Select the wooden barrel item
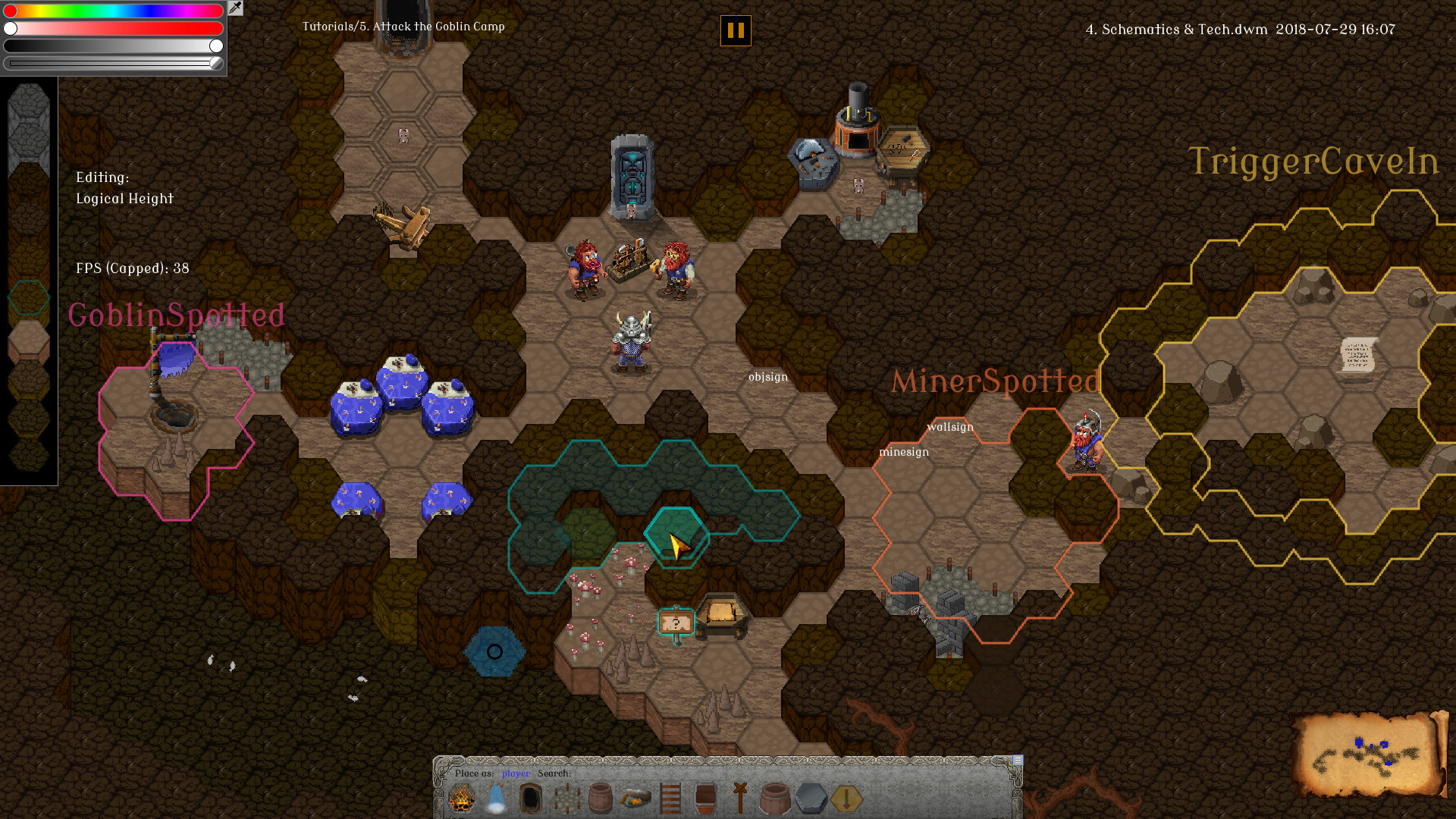Screen dimensions: 1456x819 pyautogui.click(x=601, y=798)
